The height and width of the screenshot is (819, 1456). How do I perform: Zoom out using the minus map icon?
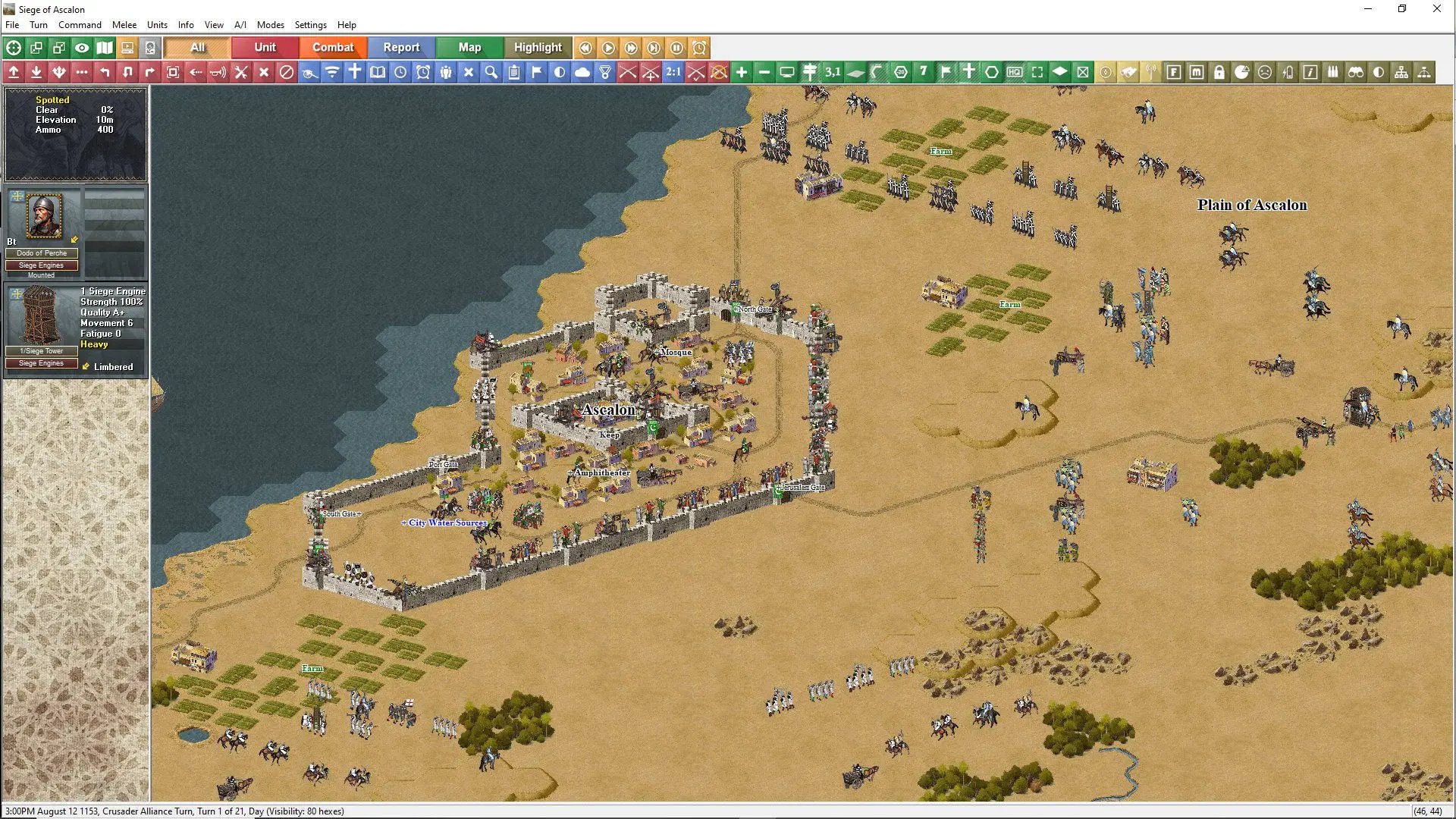pos(764,72)
